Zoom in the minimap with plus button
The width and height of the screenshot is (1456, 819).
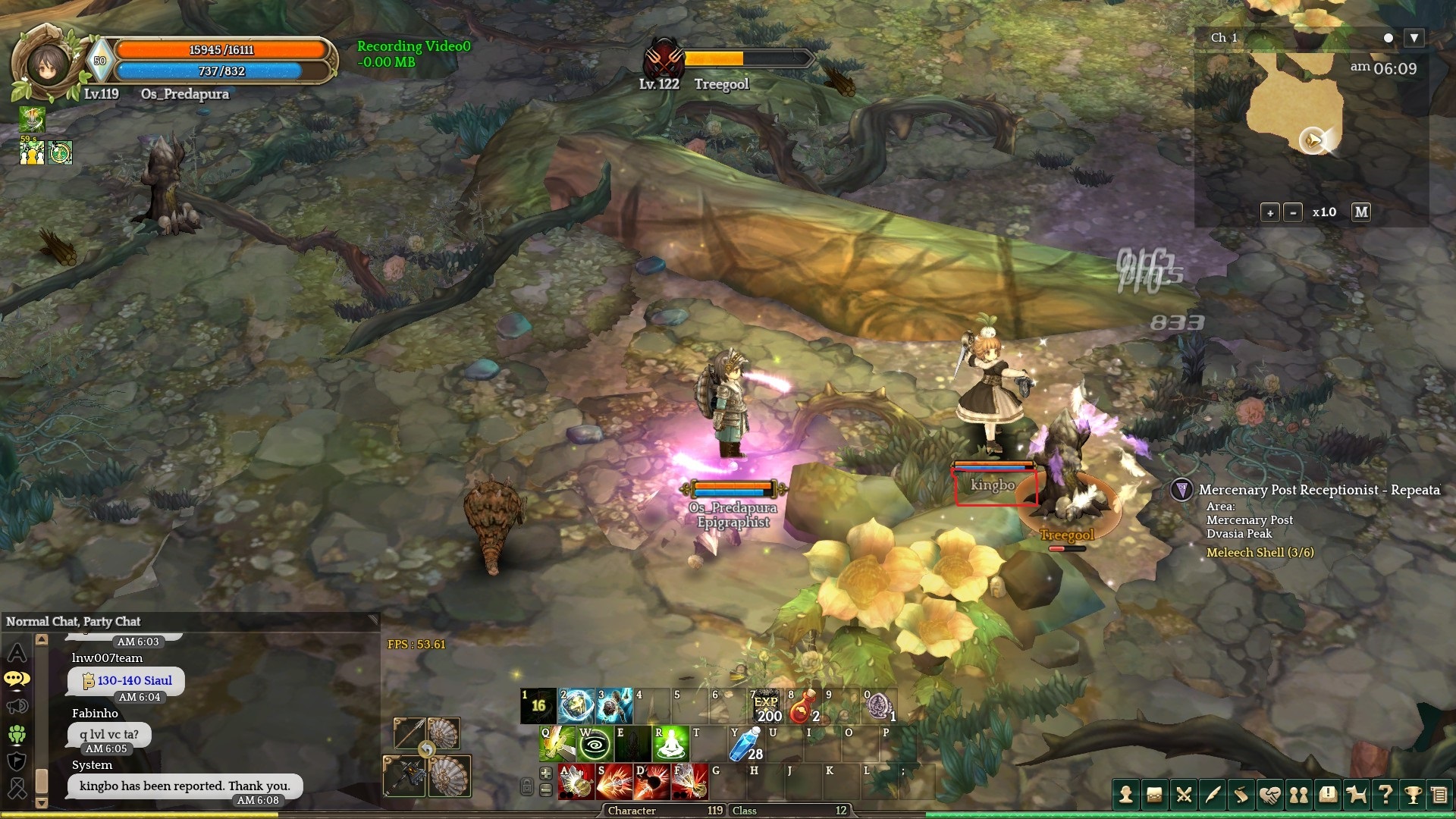(x=1270, y=213)
